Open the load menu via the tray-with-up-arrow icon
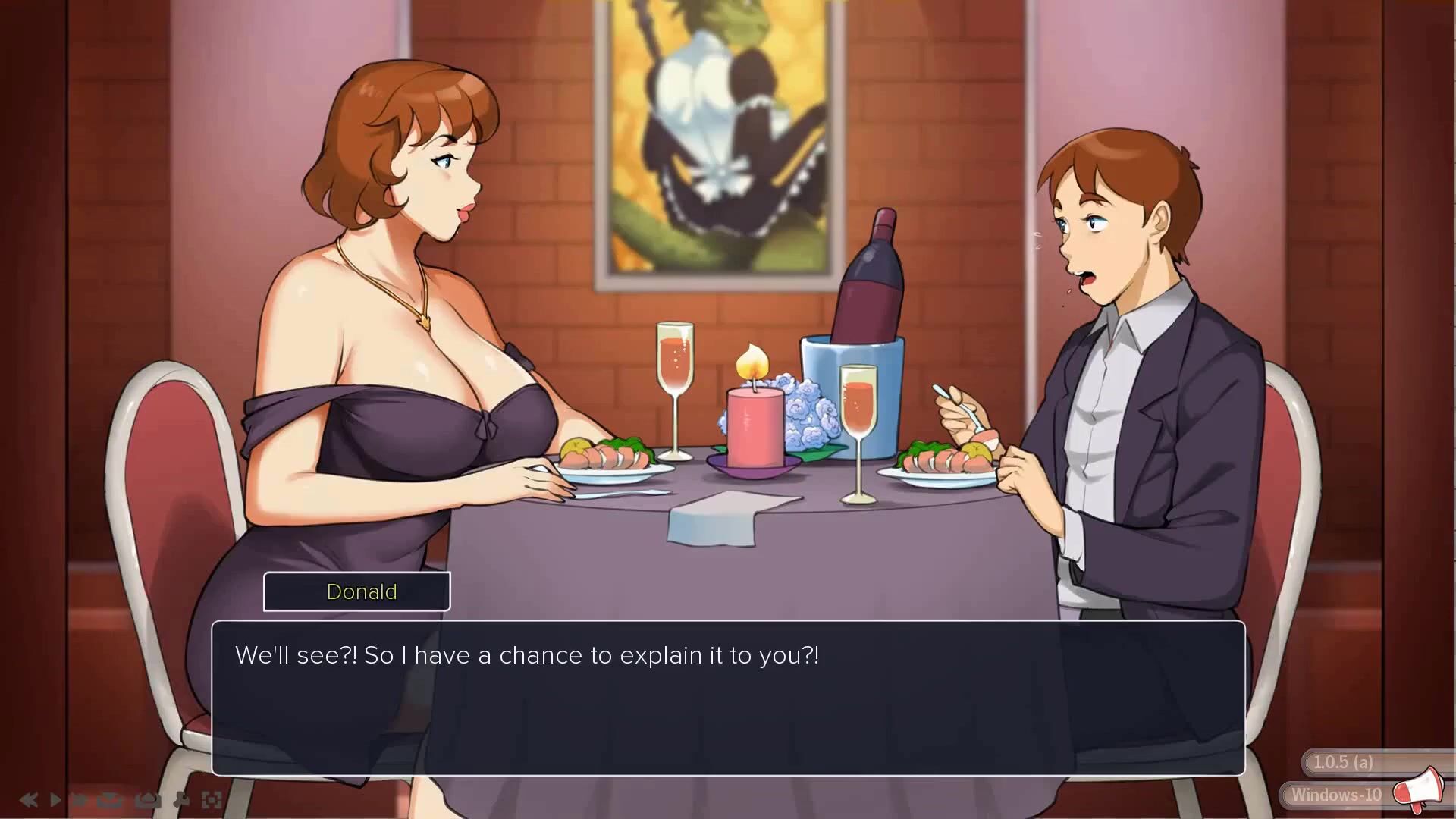 [x=148, y=799]
